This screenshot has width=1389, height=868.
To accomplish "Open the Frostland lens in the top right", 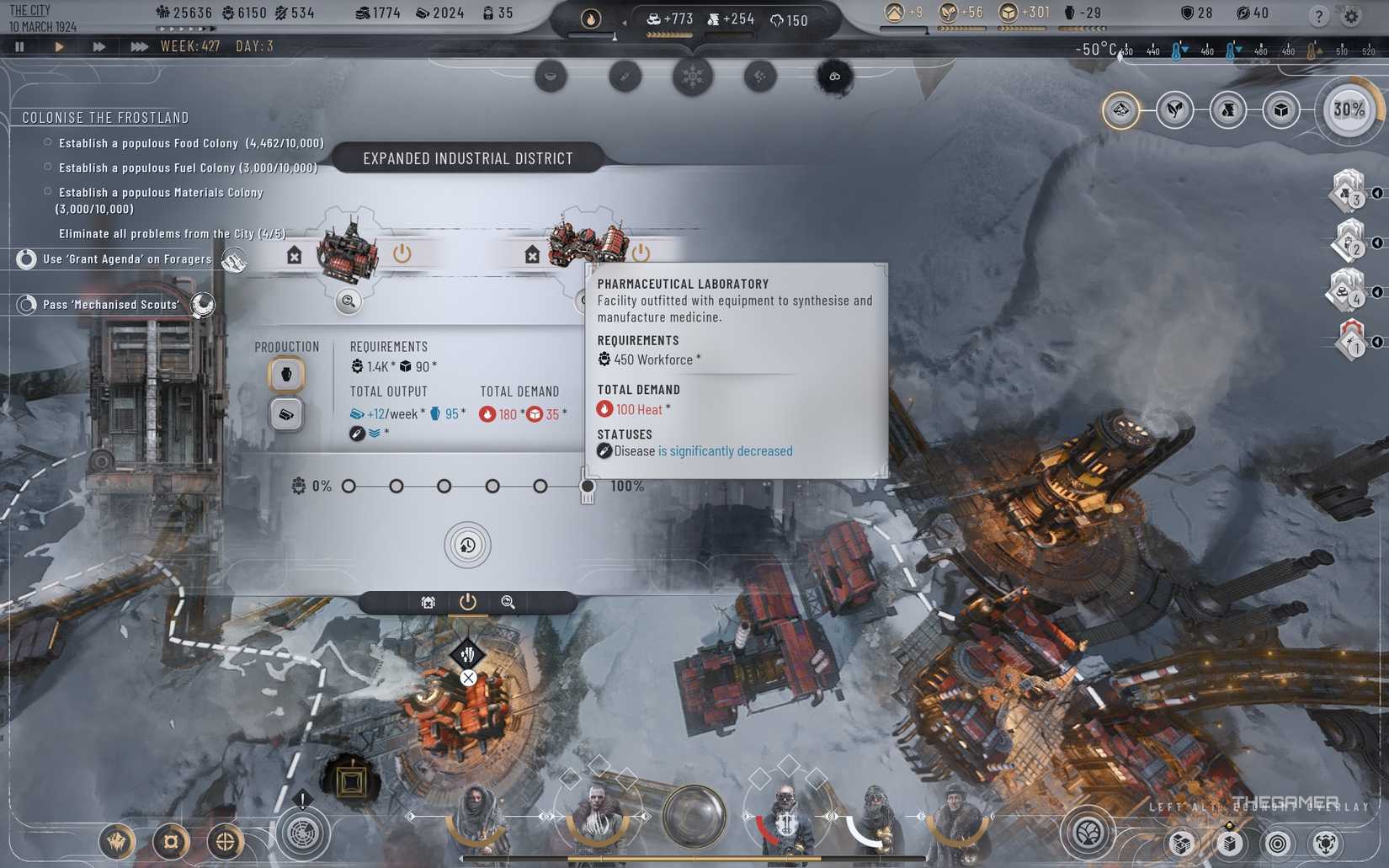I will (x=1121, y=109).
